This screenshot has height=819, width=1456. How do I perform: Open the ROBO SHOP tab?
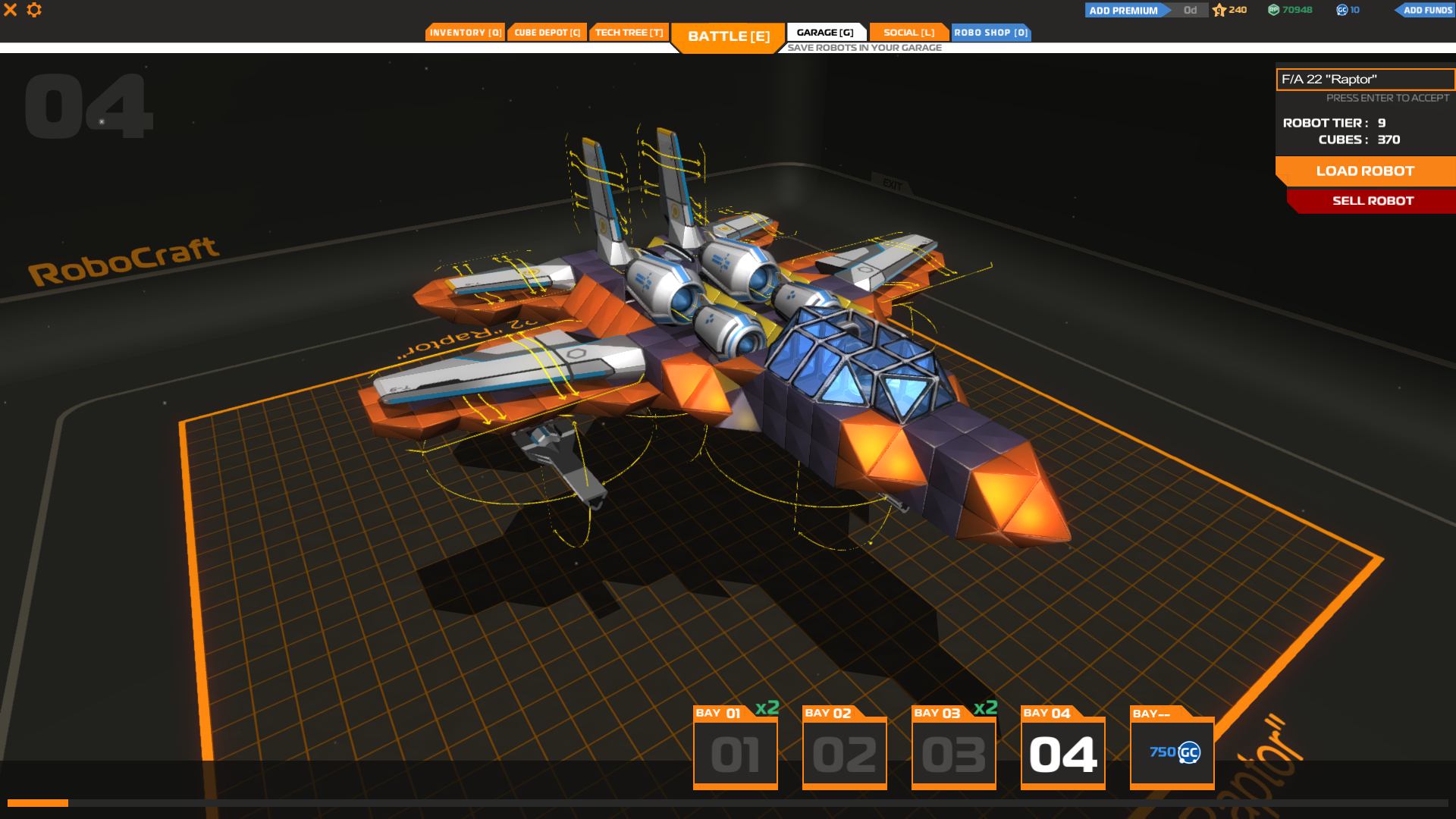(x=990, y=32)
